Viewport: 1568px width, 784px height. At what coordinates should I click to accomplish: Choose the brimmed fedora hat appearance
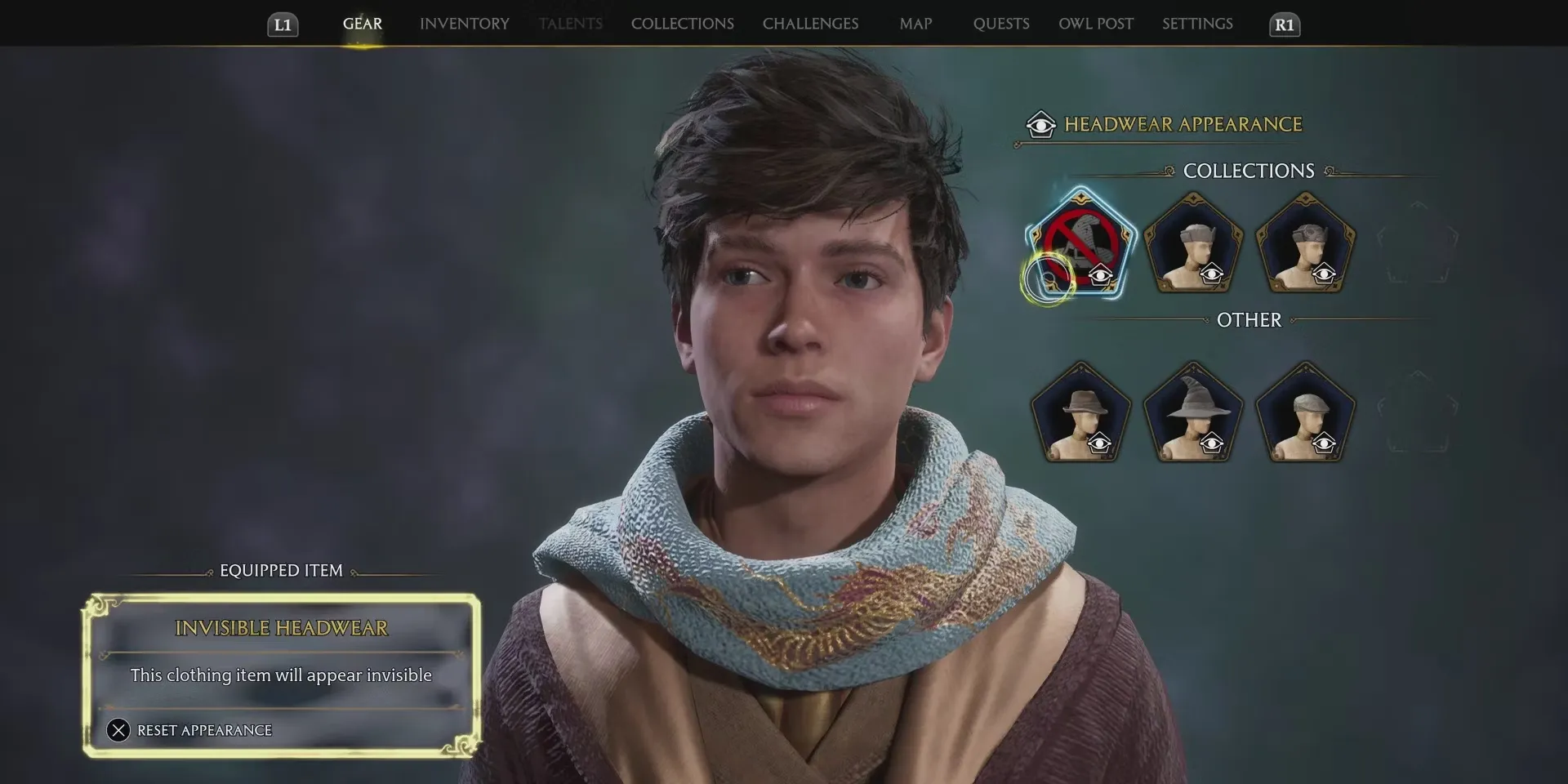pos(1080,413)
